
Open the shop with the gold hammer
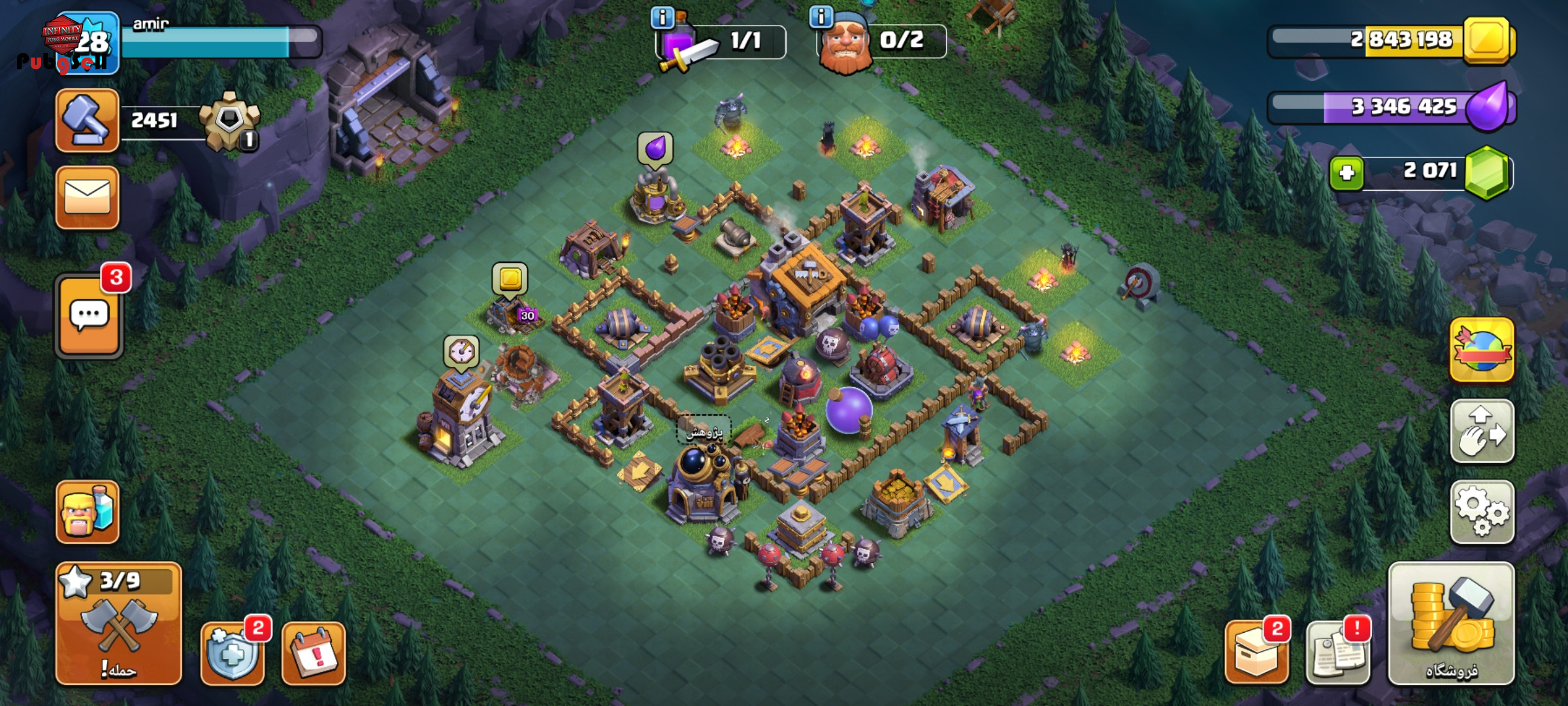pos(1451,624)
